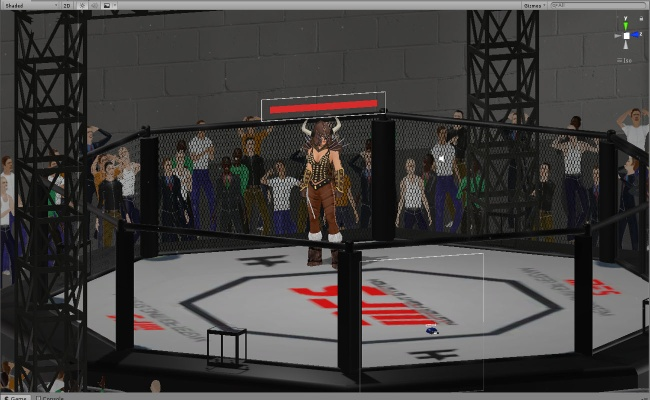This screenshot has width=650, height=400.
Task: Switch to the Game tab
Action: pyautogui.click(x=18, y=397)
